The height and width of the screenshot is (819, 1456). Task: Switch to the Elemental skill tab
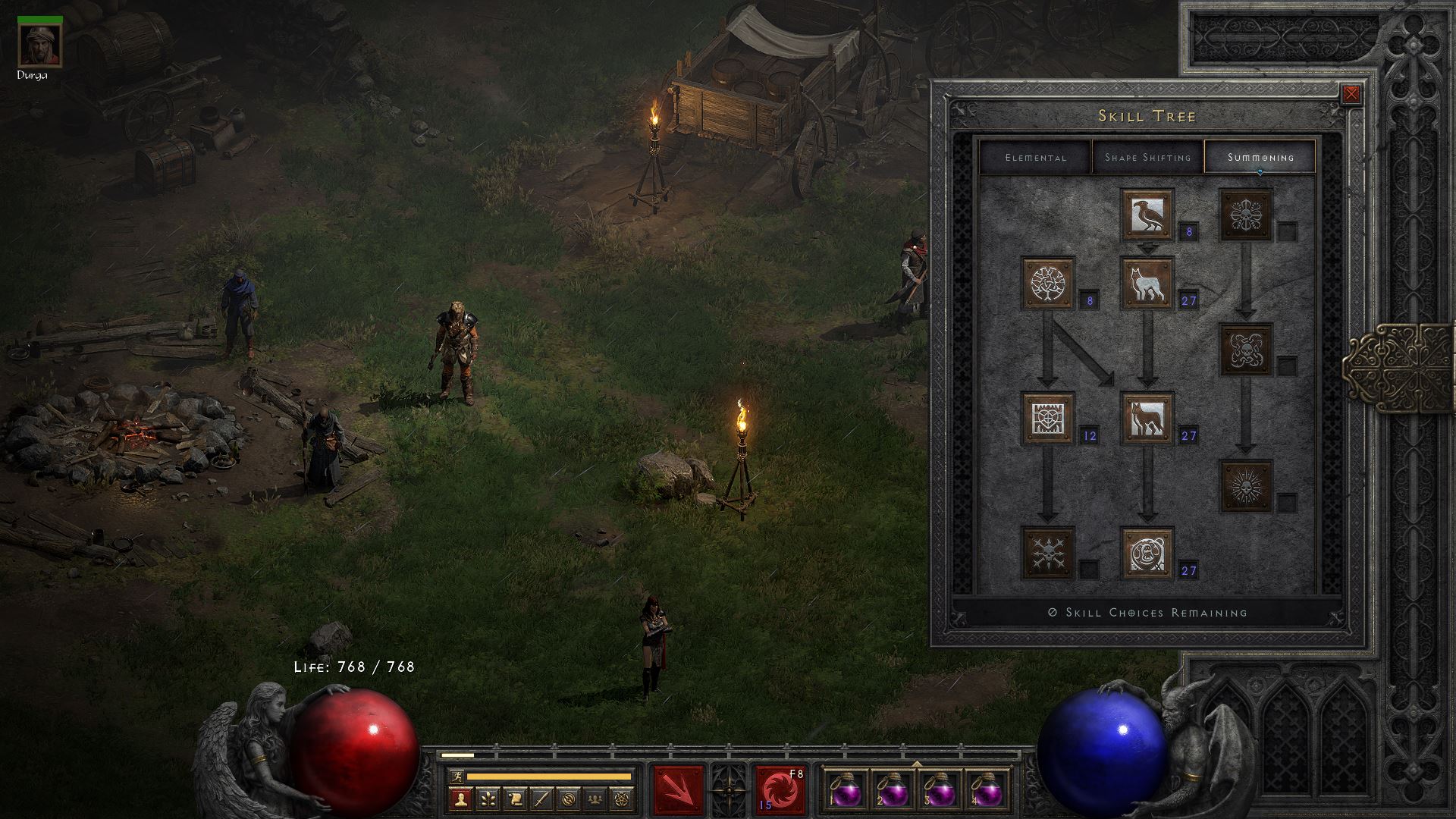[x=1035, y=157]
